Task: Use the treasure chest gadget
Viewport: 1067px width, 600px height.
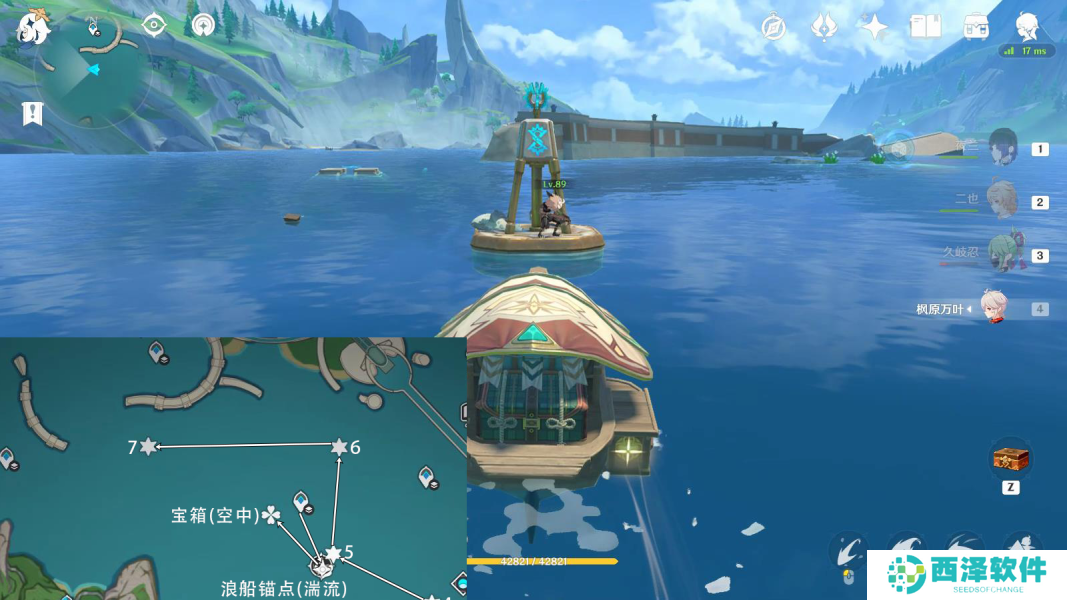Action: point(1010,459)
